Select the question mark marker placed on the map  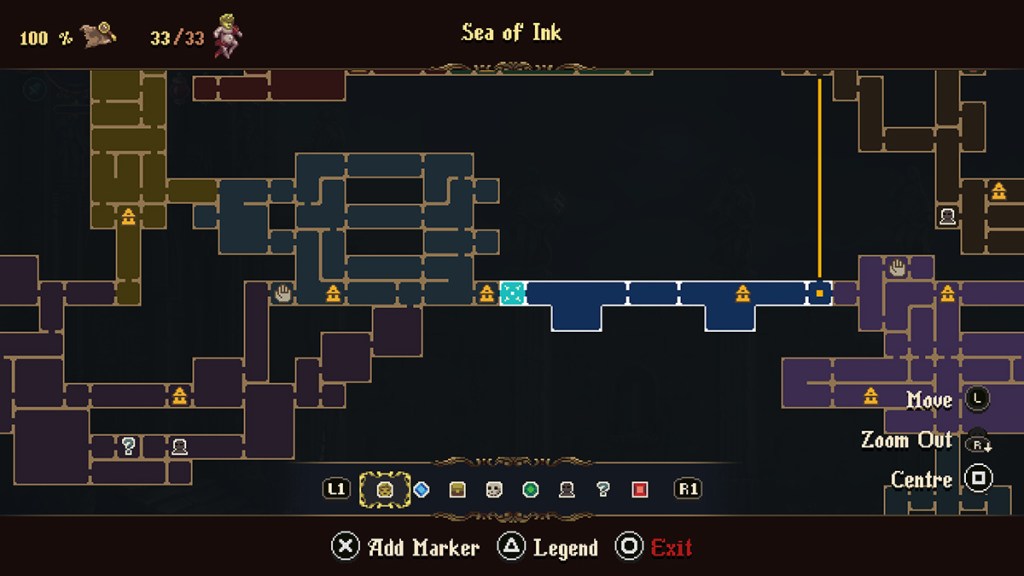128,446
